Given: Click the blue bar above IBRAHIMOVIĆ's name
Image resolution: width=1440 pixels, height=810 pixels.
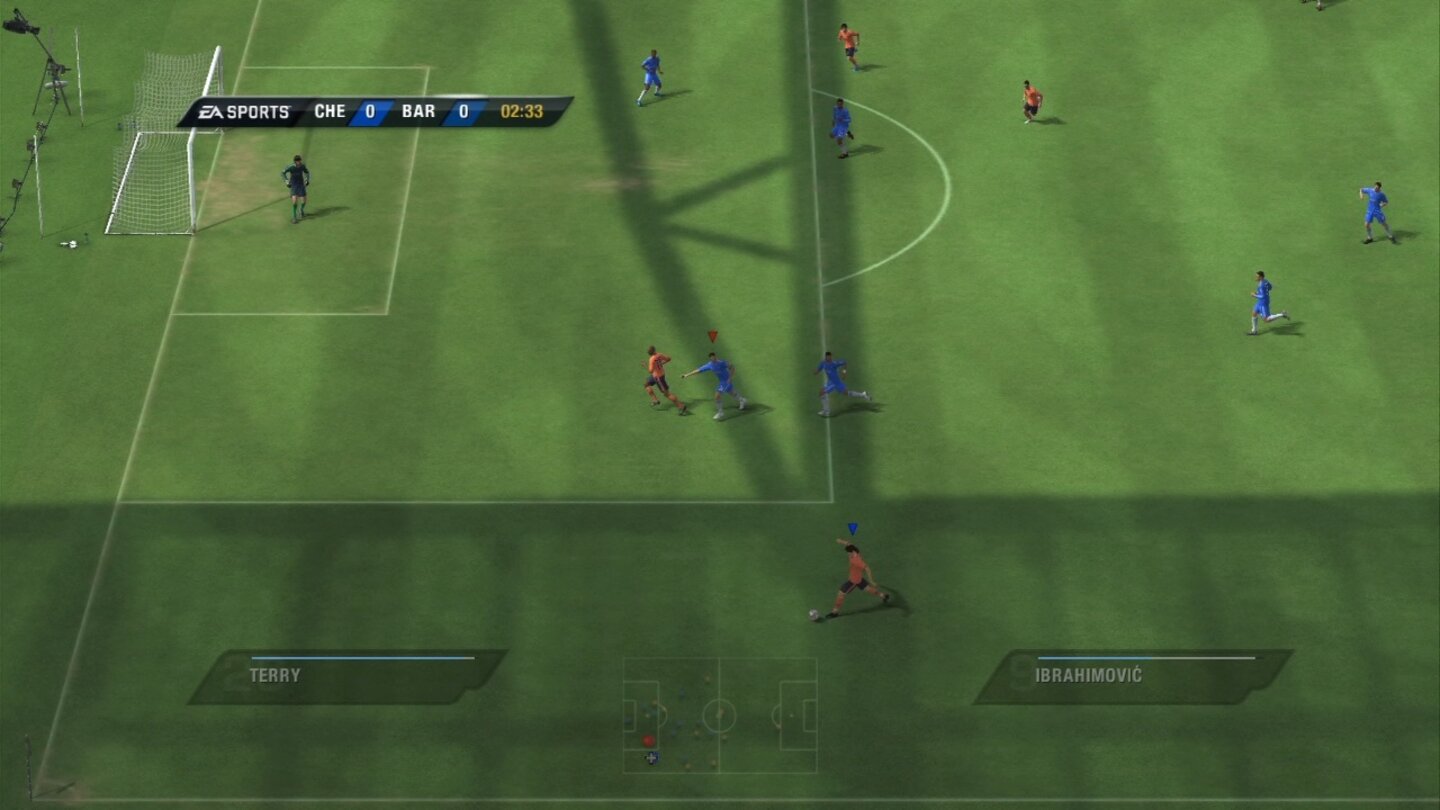Looking at the screenshot, I should (1095, 658).
